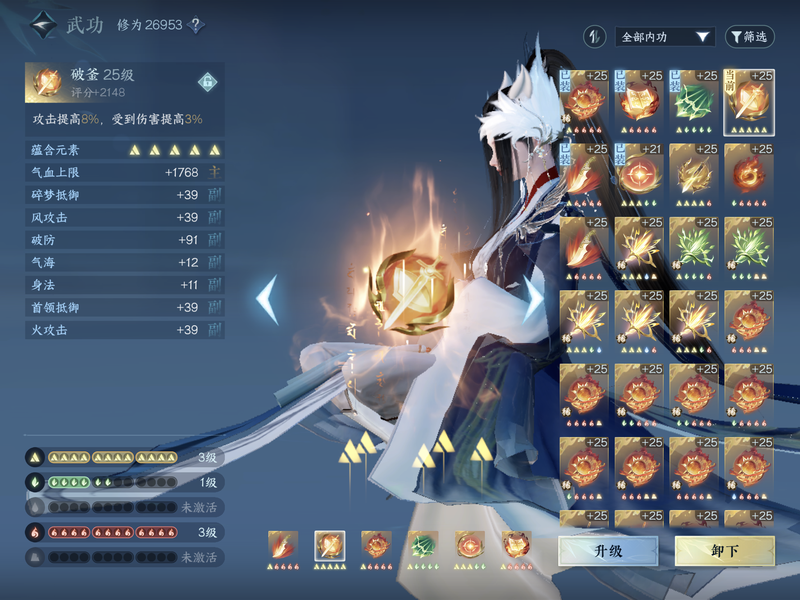Toggle the lock icon on 破釜

(208, 80)
